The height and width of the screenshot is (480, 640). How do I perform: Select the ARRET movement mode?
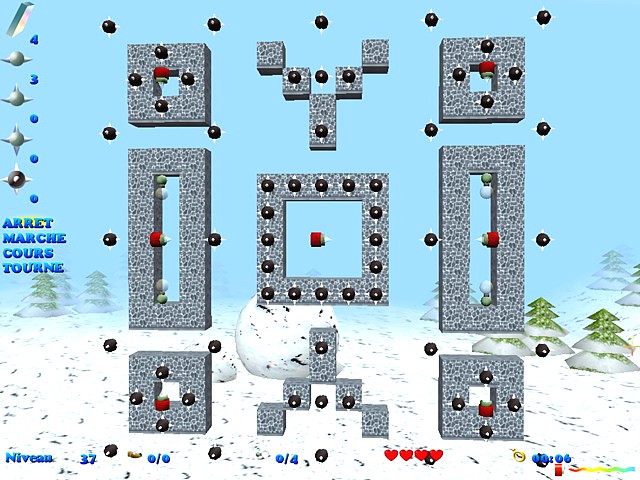coord(27,223)
